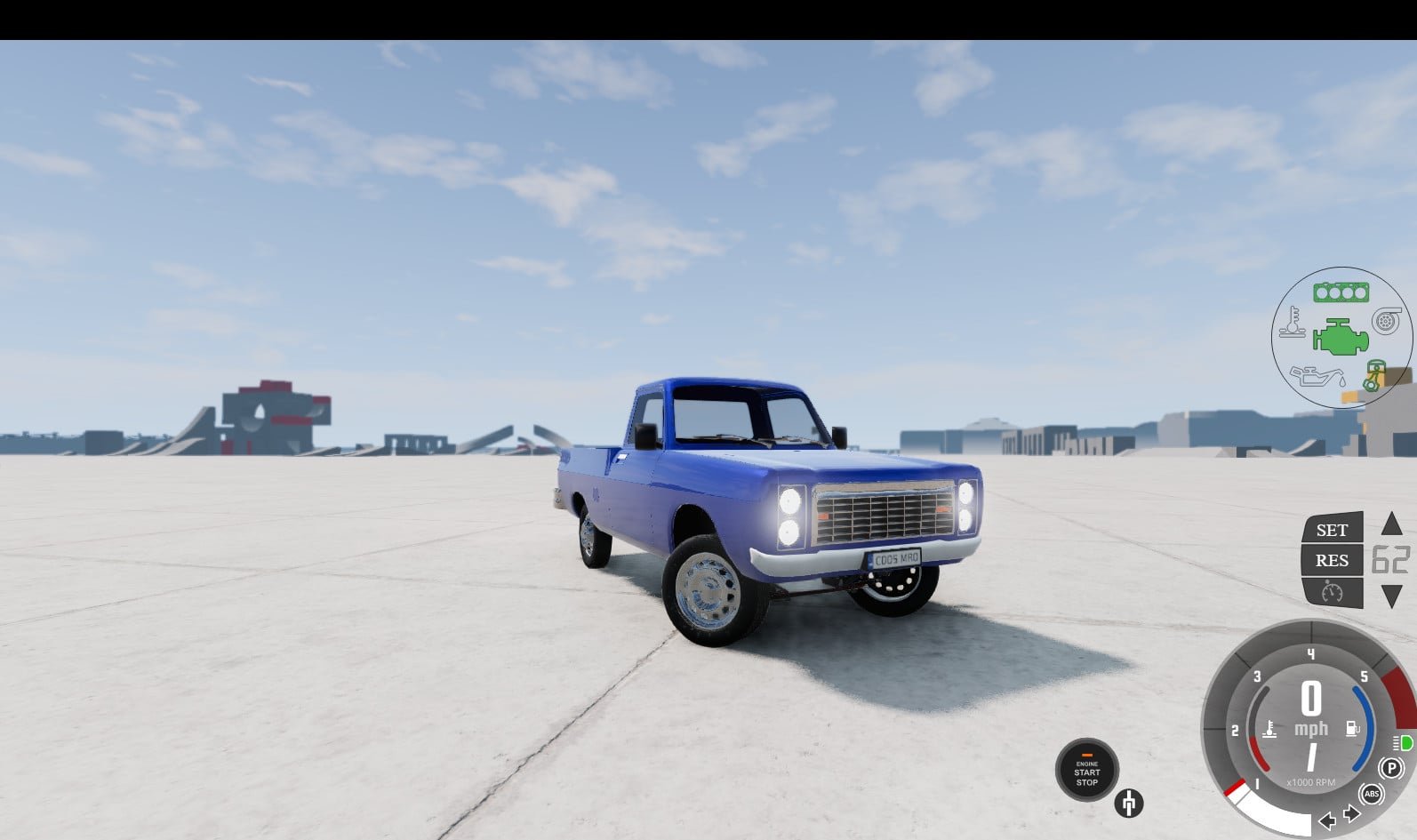Toggle the Engine Start Stop button
Image resolution: width=1417 pixels, height=840 pixels.
click(1086, 770)
